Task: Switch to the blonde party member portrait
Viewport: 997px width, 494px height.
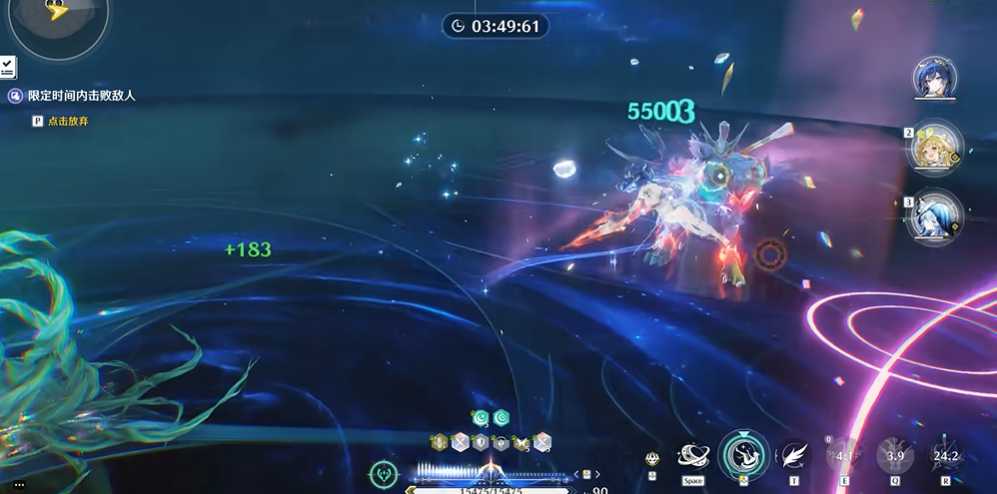Action: 934,146
